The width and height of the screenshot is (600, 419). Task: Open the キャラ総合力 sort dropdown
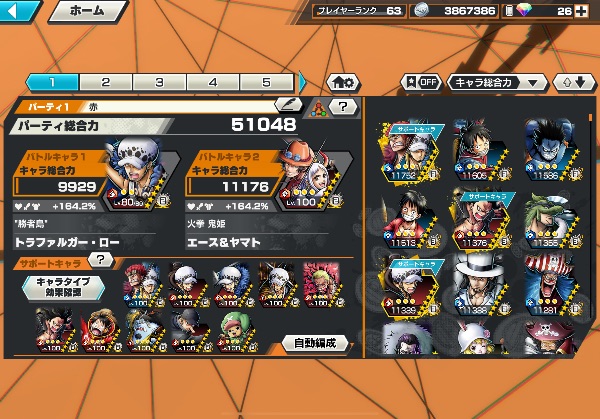click(496, 82)
